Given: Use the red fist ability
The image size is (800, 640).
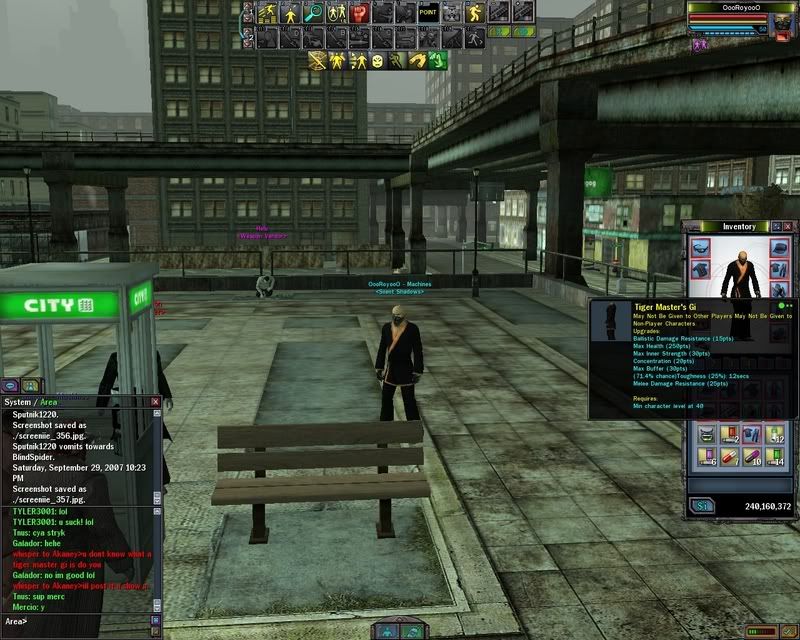Looking at the screenshot, I should coord(360,13).
